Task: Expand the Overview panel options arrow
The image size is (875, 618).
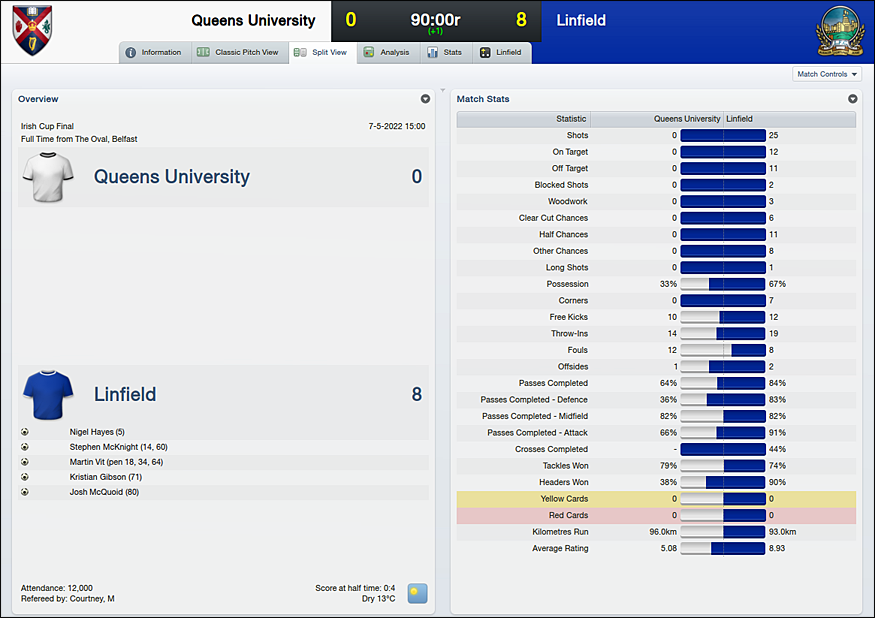Action: tap(425, 99)
